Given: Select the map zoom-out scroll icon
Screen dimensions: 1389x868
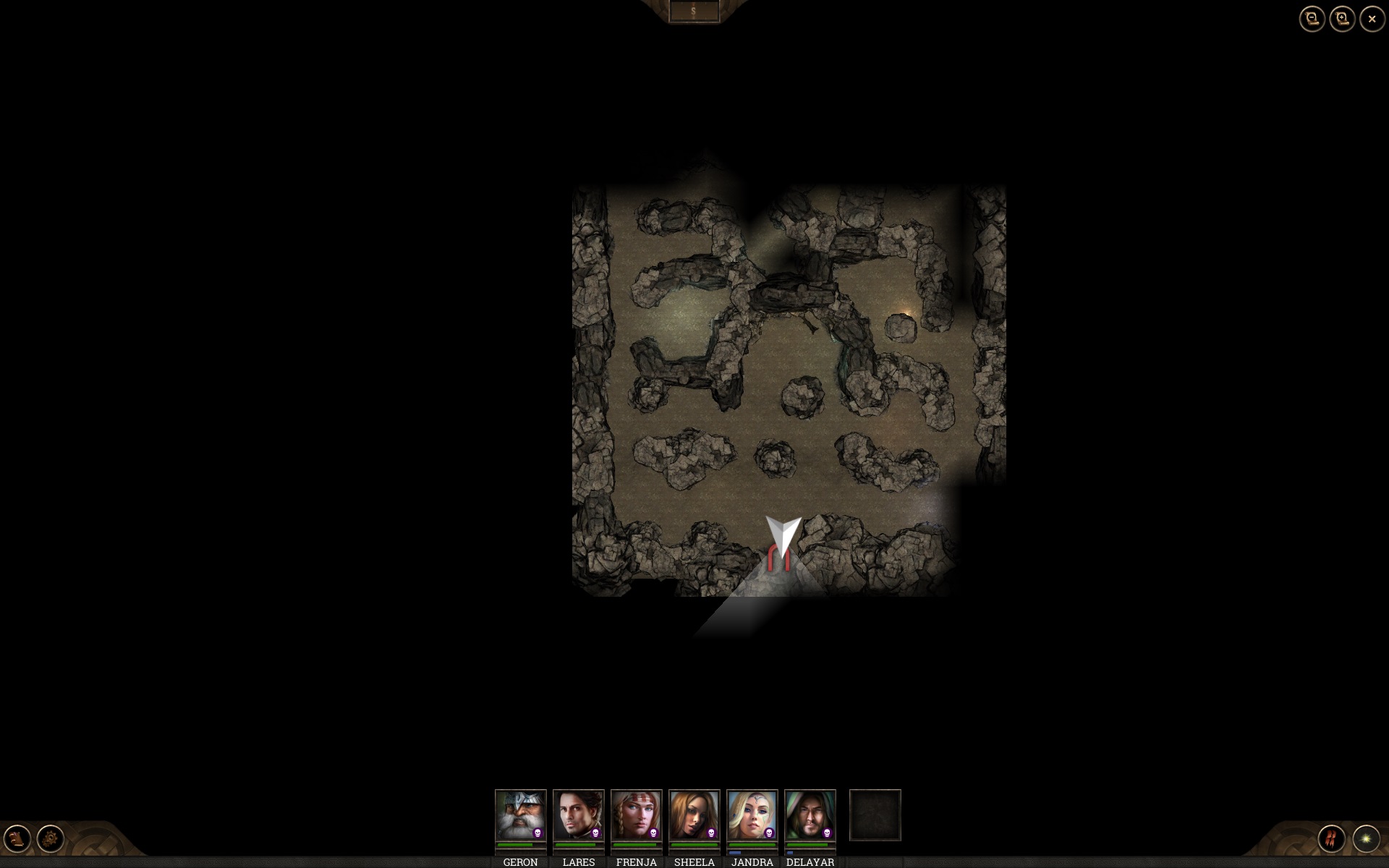Looking at the screenshot, I should click(1313, 19).
